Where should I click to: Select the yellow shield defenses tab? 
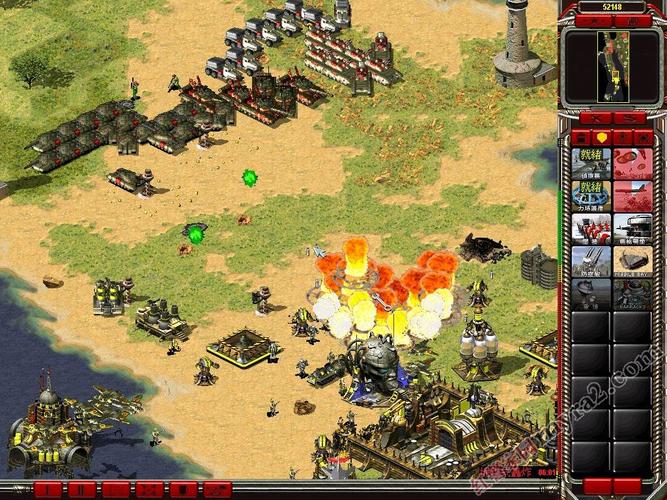click(x=602, y=137)
